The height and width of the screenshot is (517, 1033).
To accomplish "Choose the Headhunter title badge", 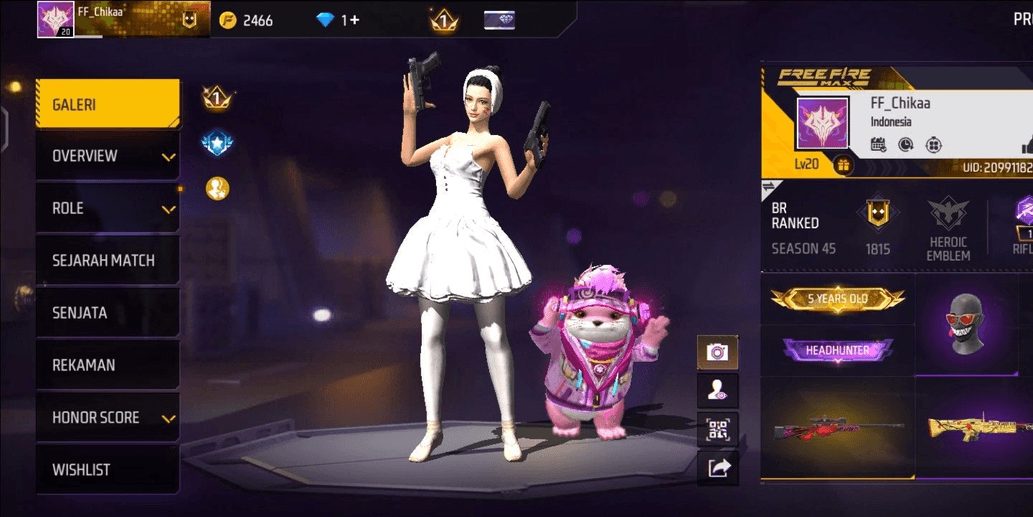I will pyautogui.click(x=838, y=350).
